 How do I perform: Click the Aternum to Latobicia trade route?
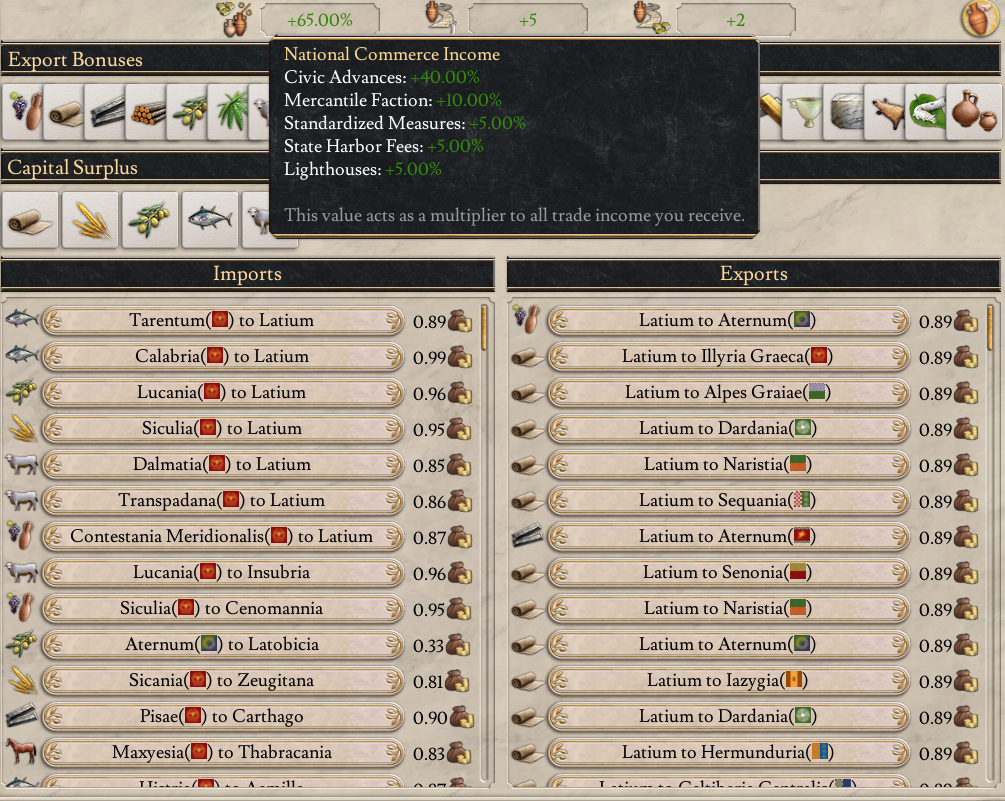click(x=222, y=644)
